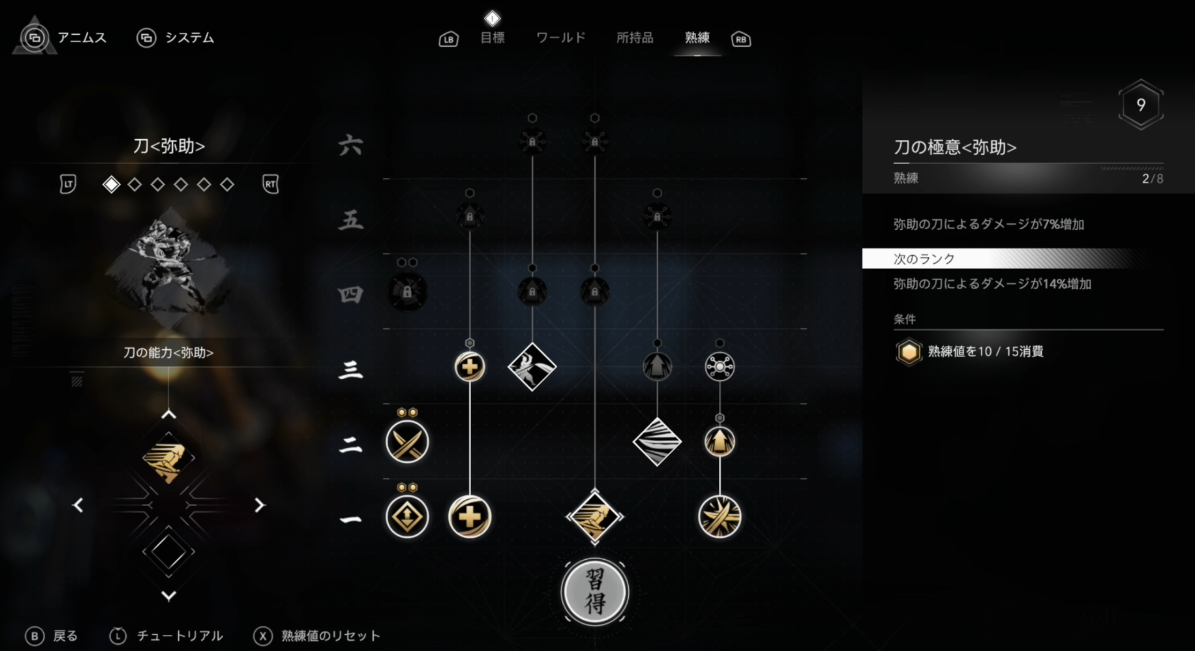The width and height of the screenshot is (1195, 651).
Task: Click the round 習得 learn button
Action: click(595, 591)
